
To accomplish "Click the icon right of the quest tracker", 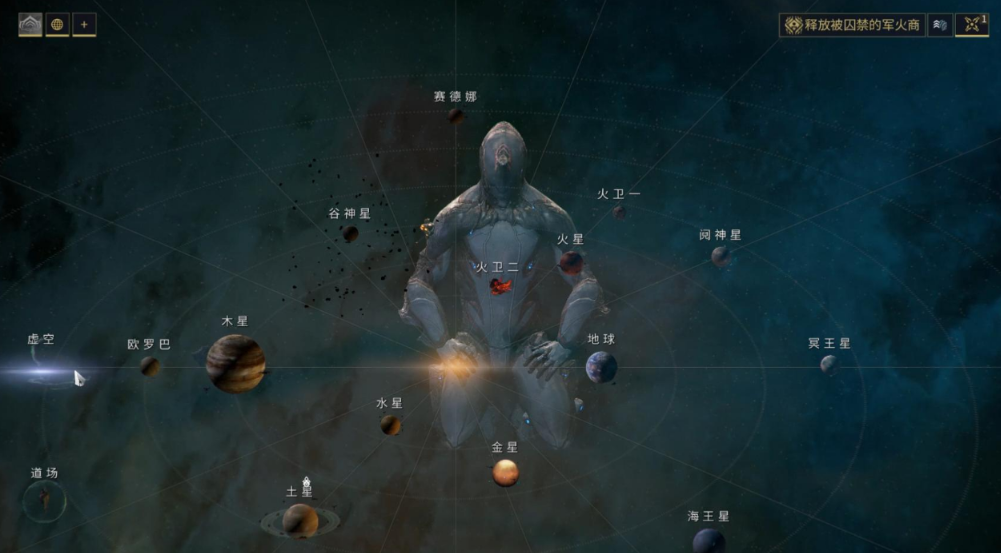I will tap(939, 25).
